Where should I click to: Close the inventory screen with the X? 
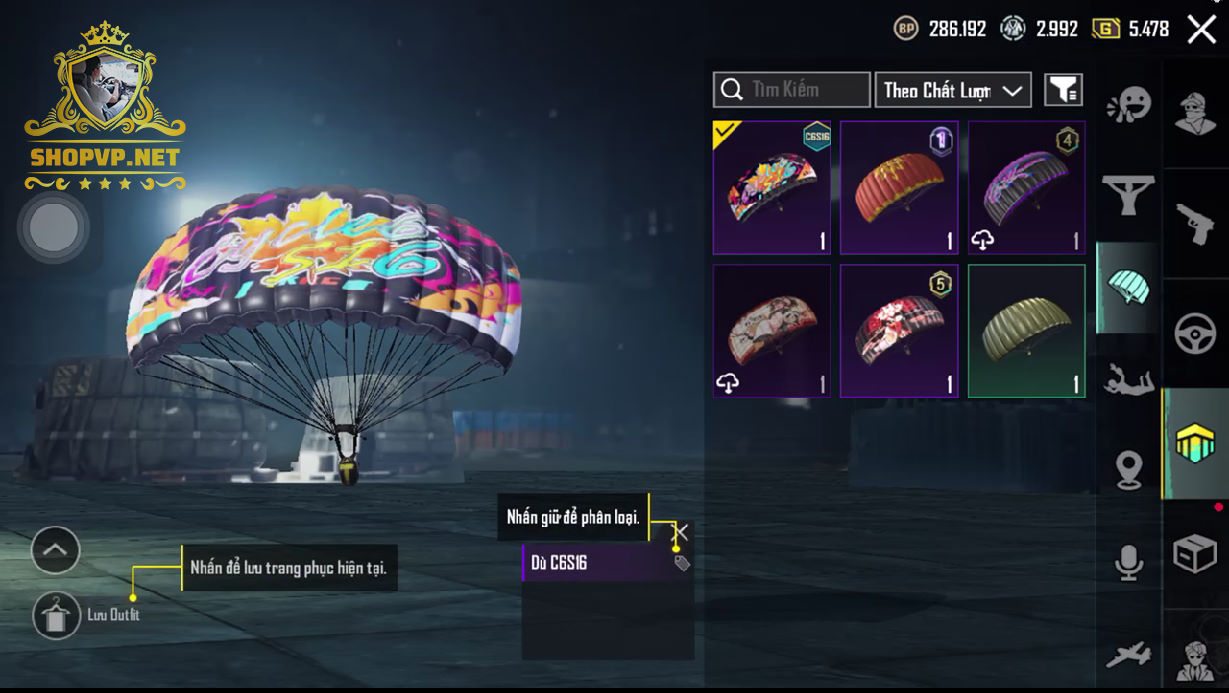coord(1201,29)
